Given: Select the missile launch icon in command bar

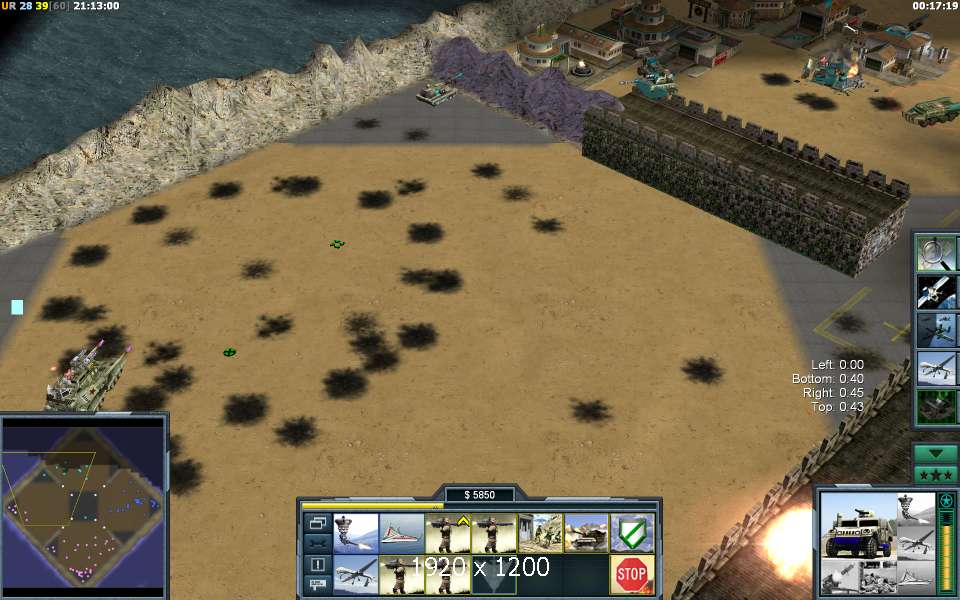Looking at the screenshot, I should pos(356,533).
